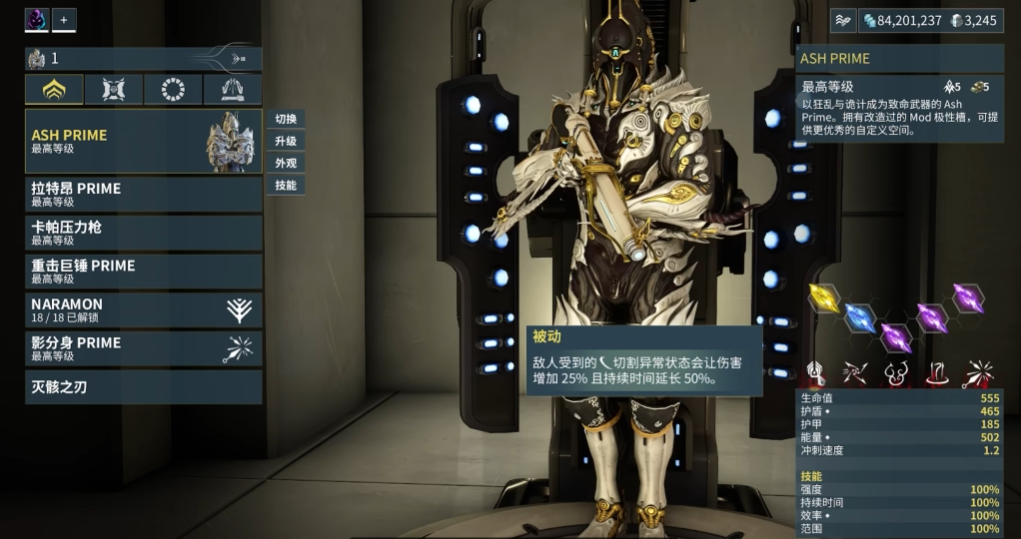Open the 外观 (appearance) options
This screenshot has height=539, width=1021.
pos(286,163)
